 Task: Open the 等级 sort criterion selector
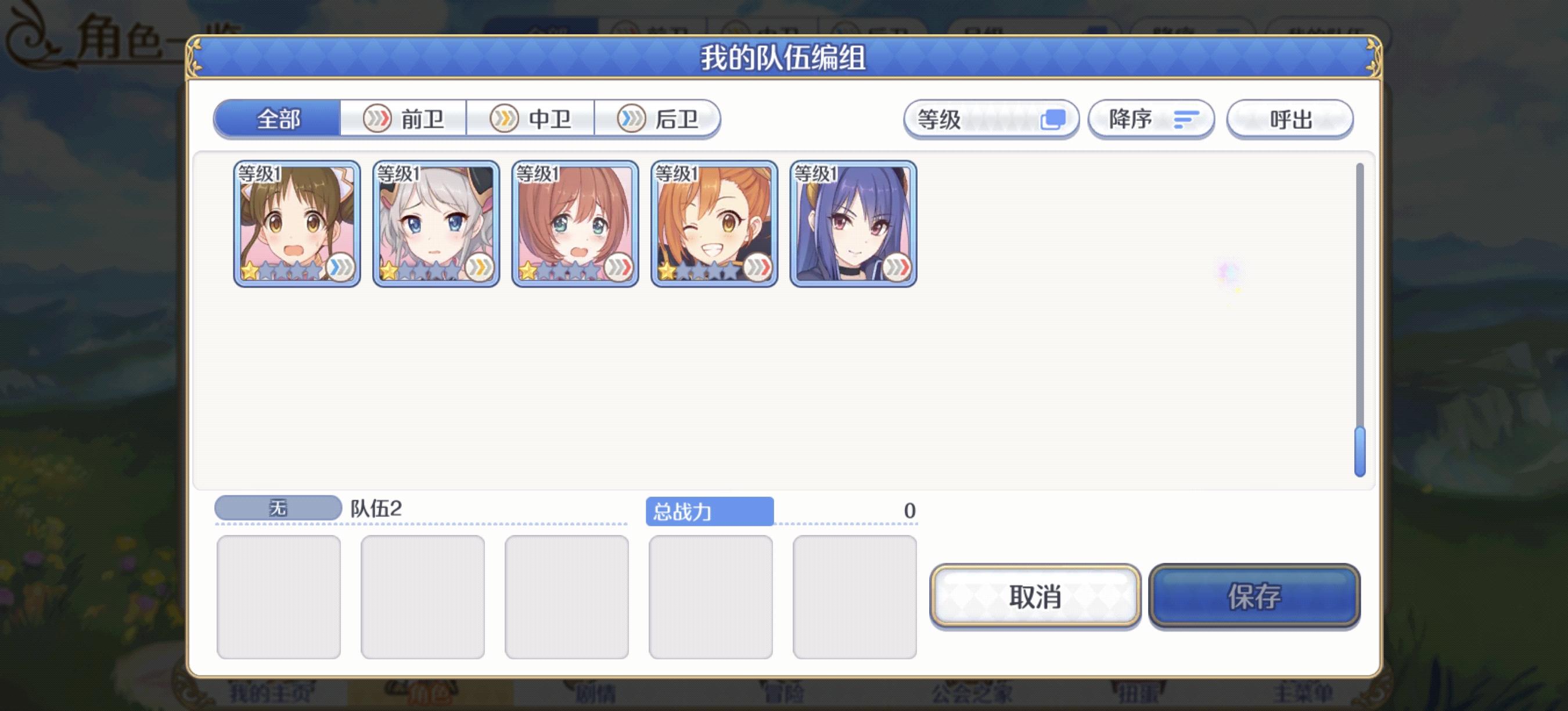coord(974,120)
